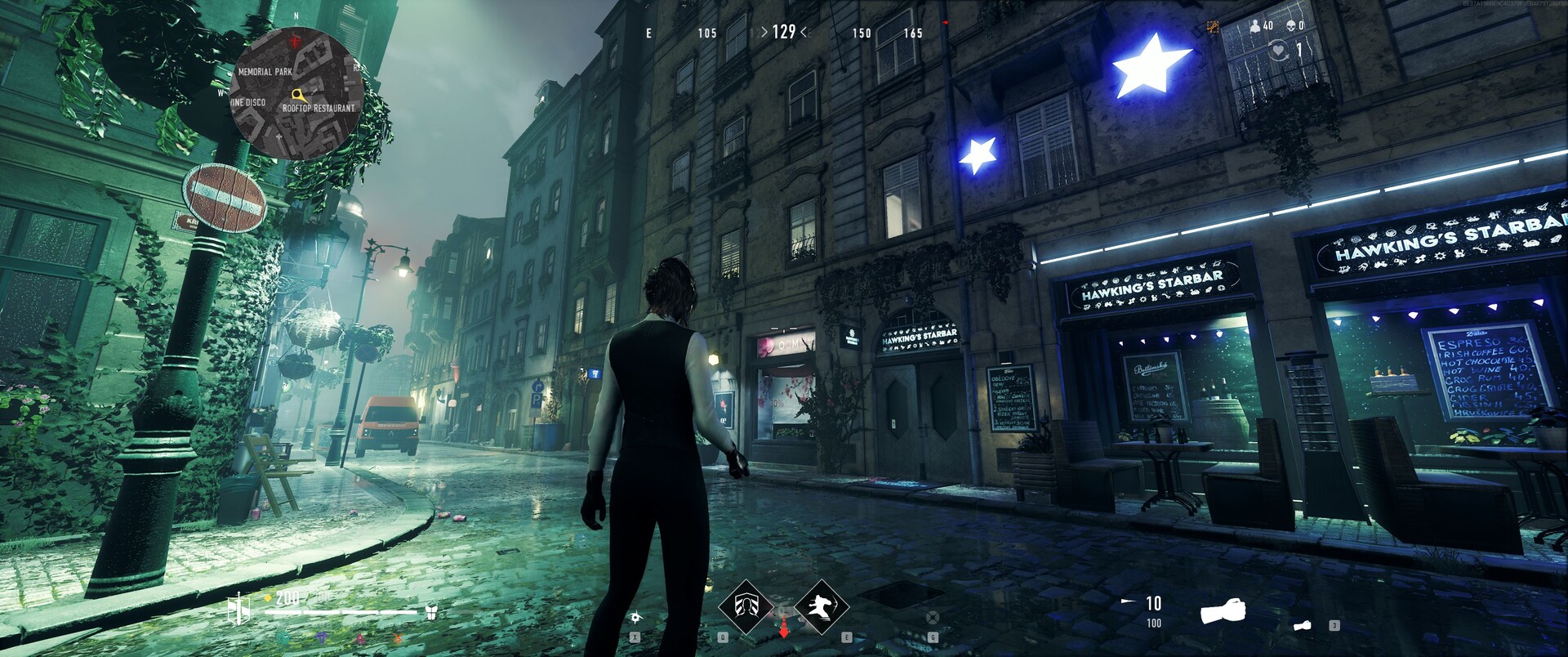Switch to the small fist weapon slot
The height and width of the screenshot is (657, 1568).
1302,626
